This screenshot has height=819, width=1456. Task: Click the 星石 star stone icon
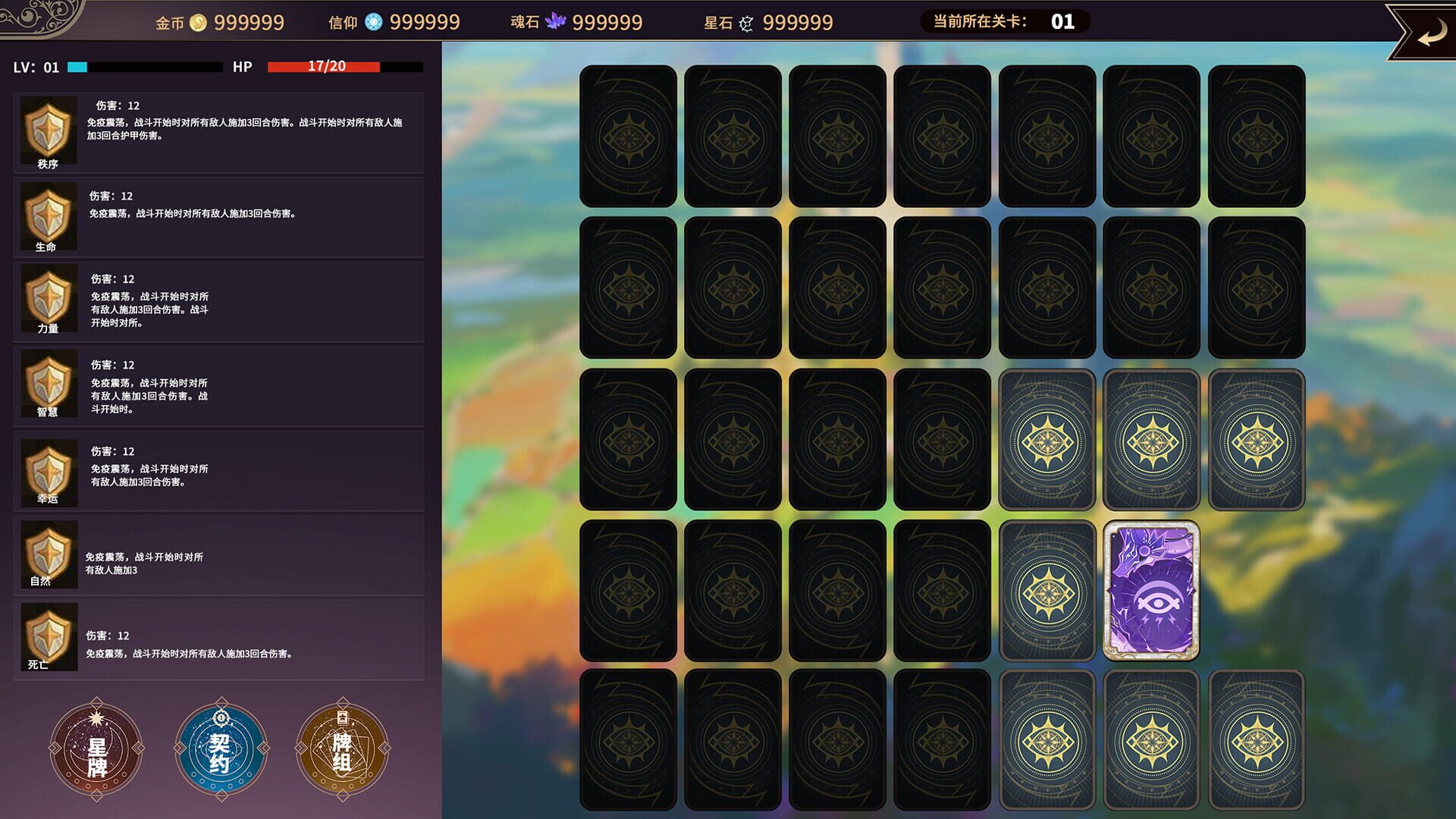745,23
